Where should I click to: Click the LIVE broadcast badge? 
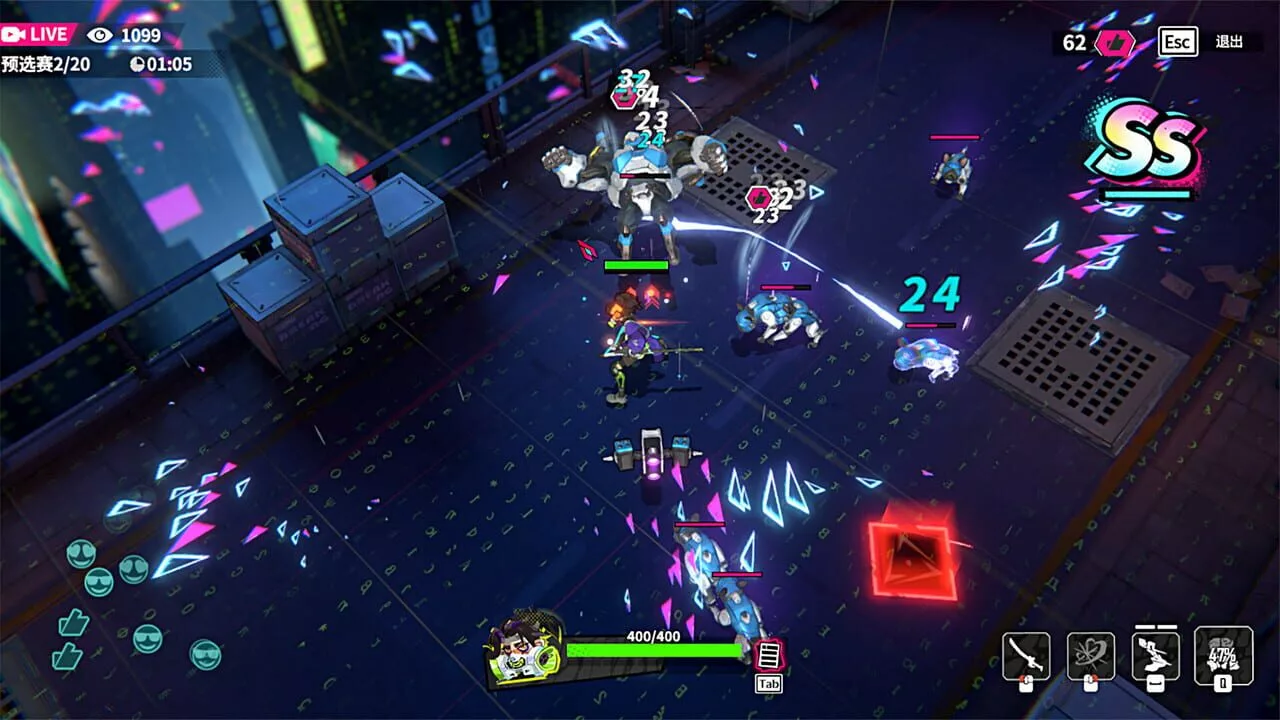(x=38, y=34)
